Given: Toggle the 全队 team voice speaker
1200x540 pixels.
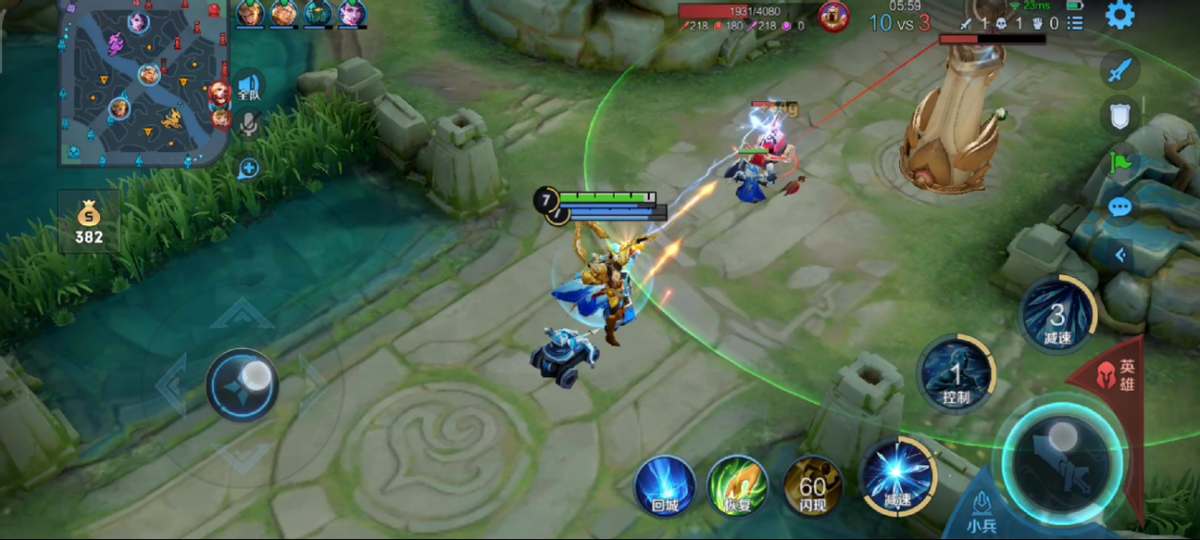Looking at the screenshot, I should 248,86.
